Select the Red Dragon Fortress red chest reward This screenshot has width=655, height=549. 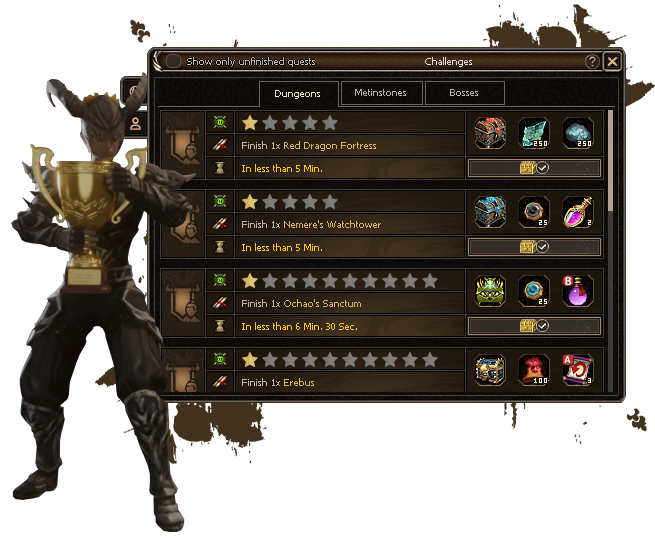490,133
